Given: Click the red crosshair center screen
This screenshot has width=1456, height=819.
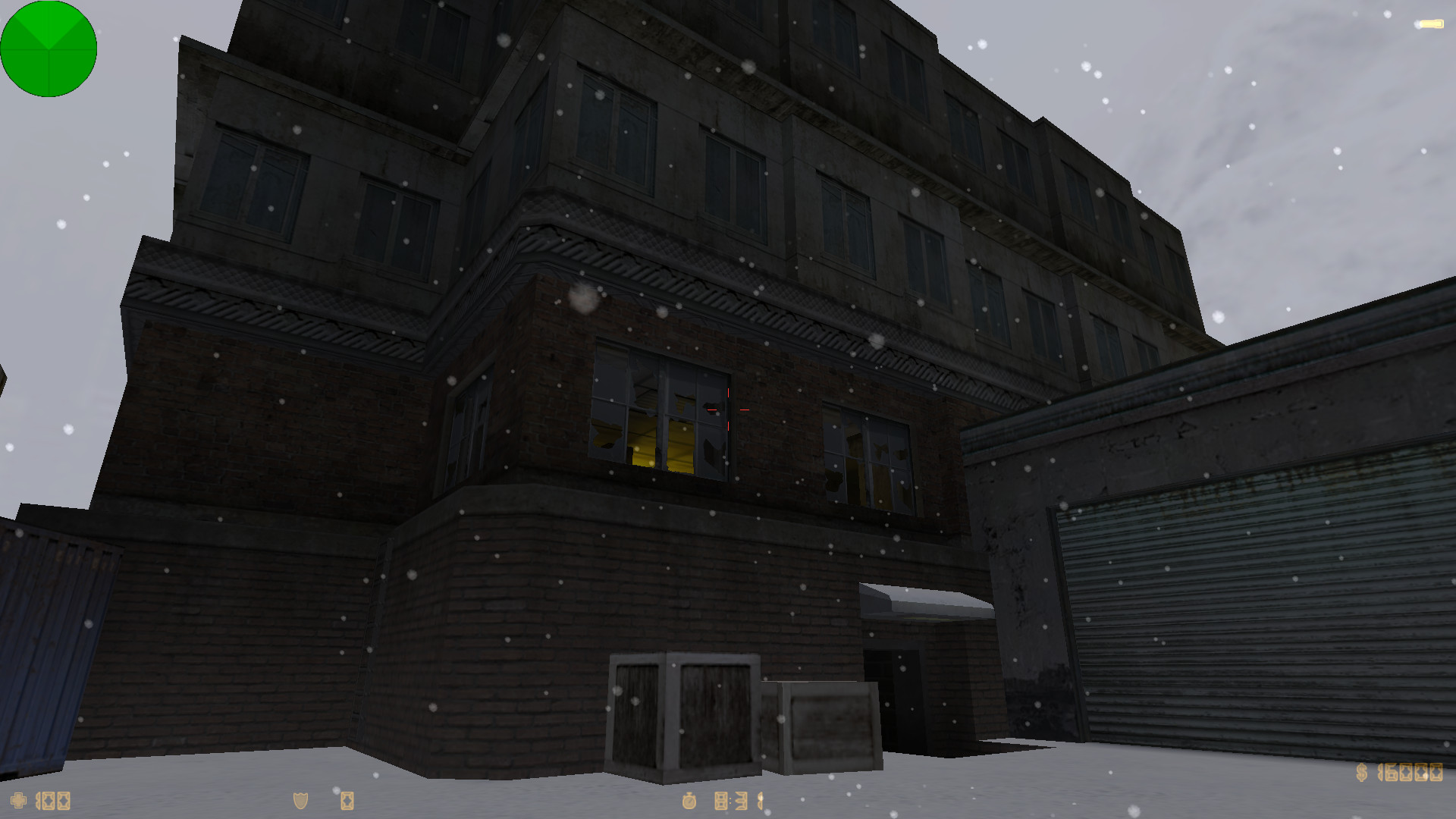Looking at the screenshot, I should 728,409.
